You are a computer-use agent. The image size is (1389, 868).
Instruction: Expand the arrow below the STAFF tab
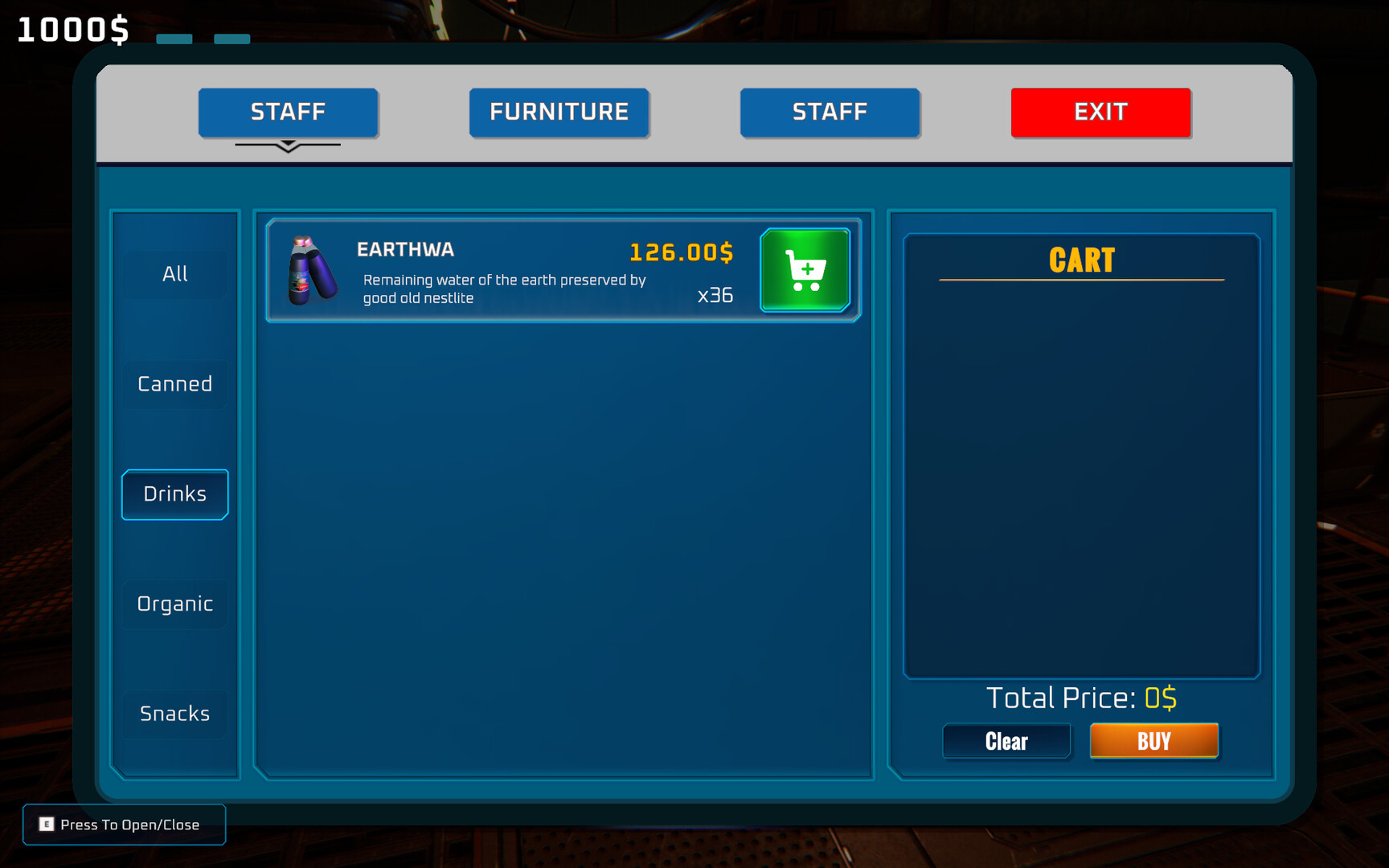[289, 145]
